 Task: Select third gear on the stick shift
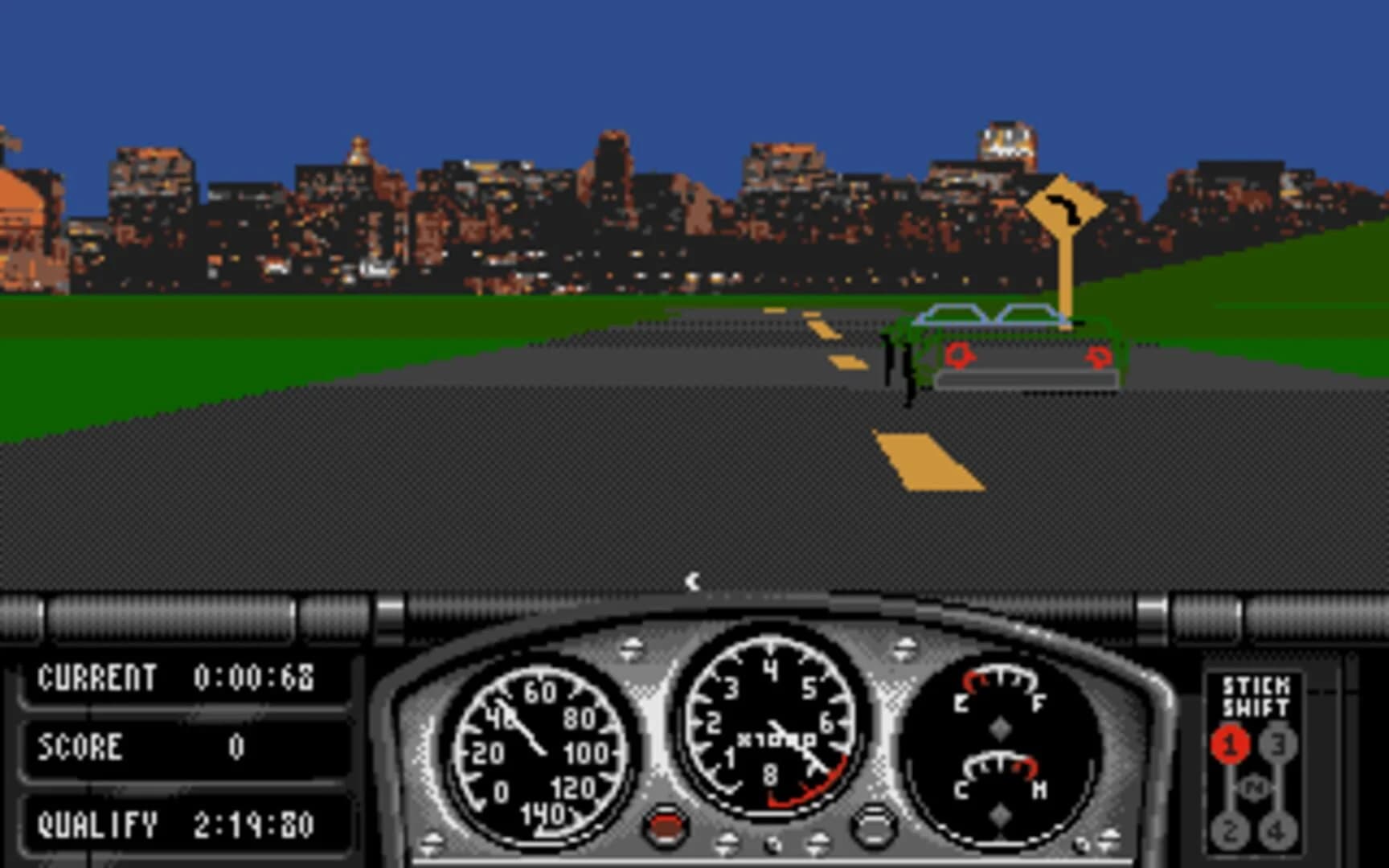[x=1277, y=745]
